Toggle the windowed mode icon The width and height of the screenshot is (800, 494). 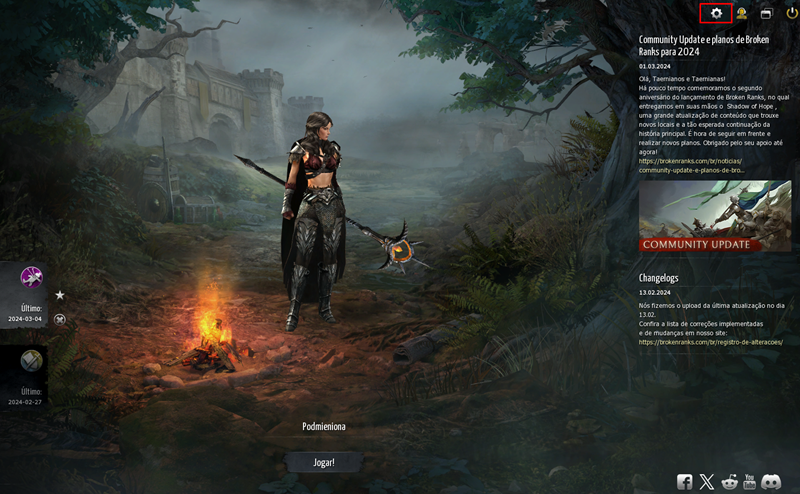point(767,14)
